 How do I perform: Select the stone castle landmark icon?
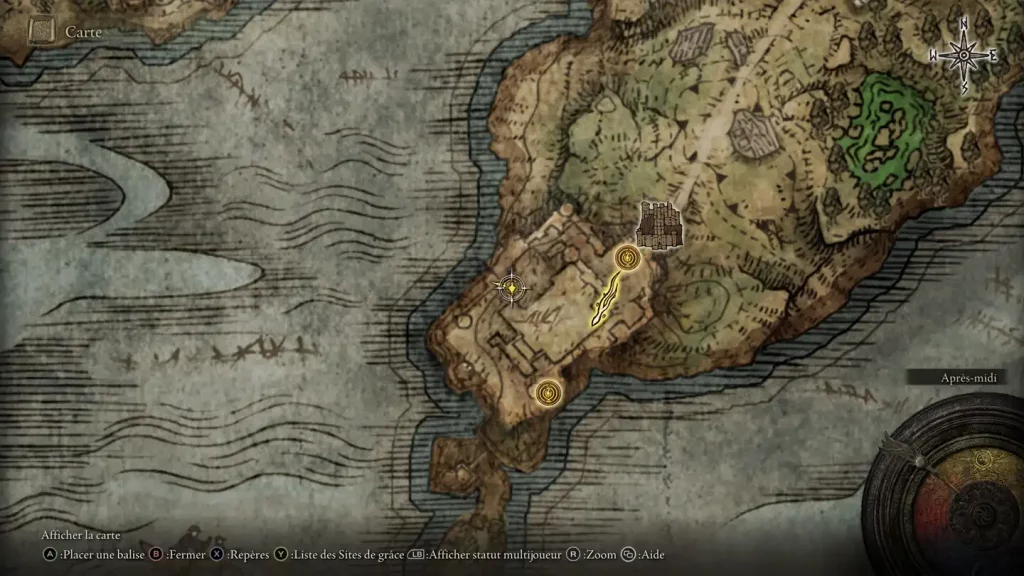click(660, 223)
